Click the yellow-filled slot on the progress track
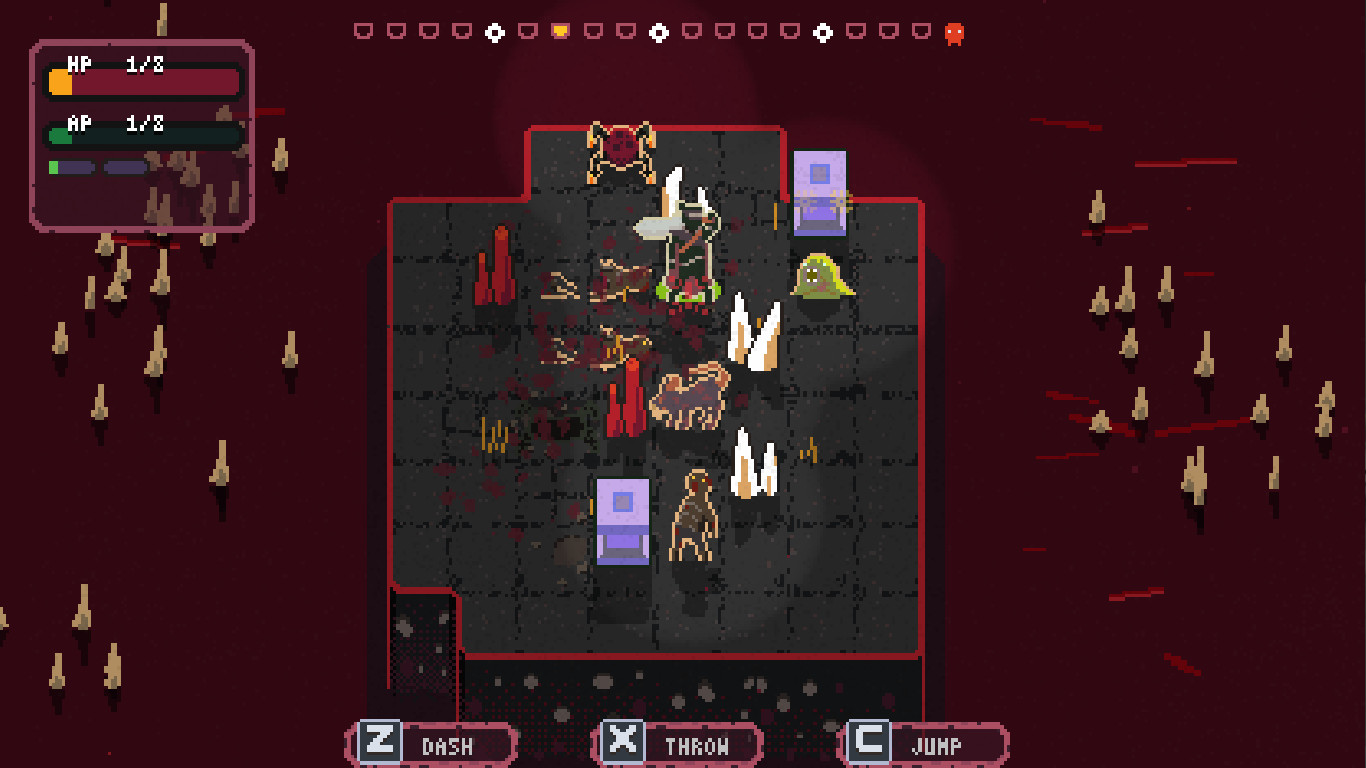Viewport: 1366px width, 768px height. (x=558, y=31)
